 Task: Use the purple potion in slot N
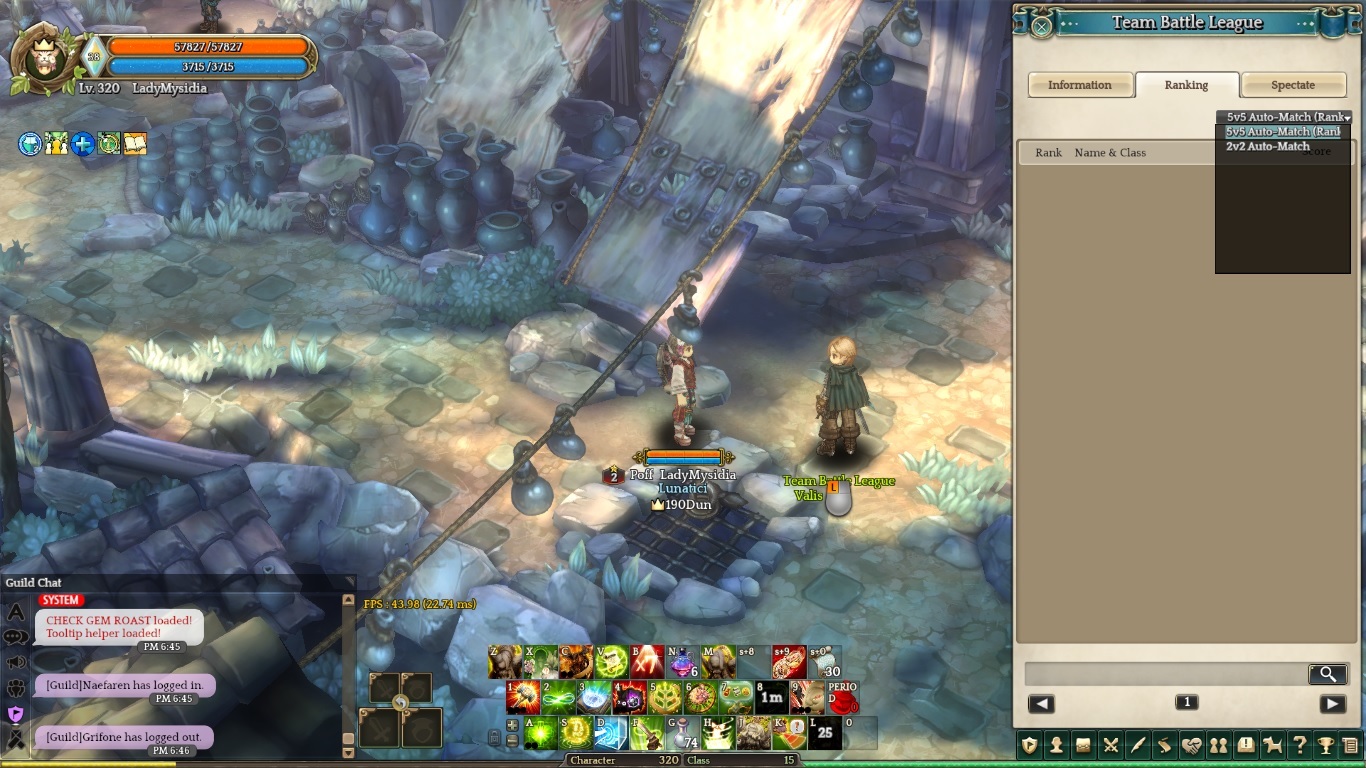[x=683, y=661]
